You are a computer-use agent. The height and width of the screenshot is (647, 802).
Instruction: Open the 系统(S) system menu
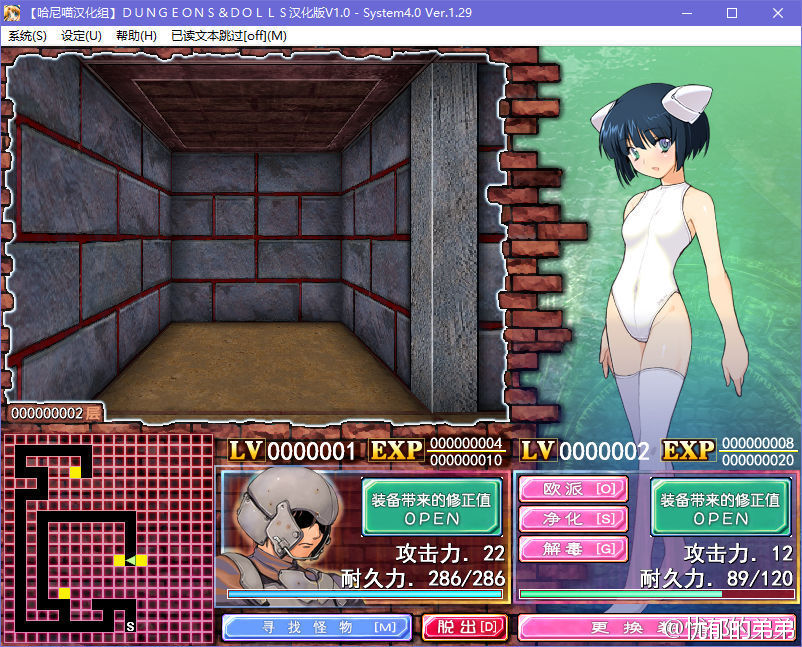click(x=27, y=35)
